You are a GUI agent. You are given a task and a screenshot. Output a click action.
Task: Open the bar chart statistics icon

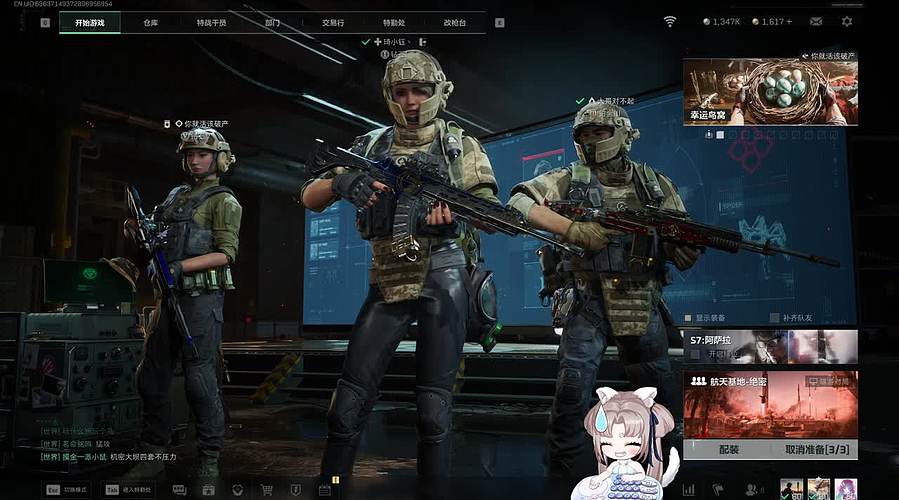pos(688,490)
